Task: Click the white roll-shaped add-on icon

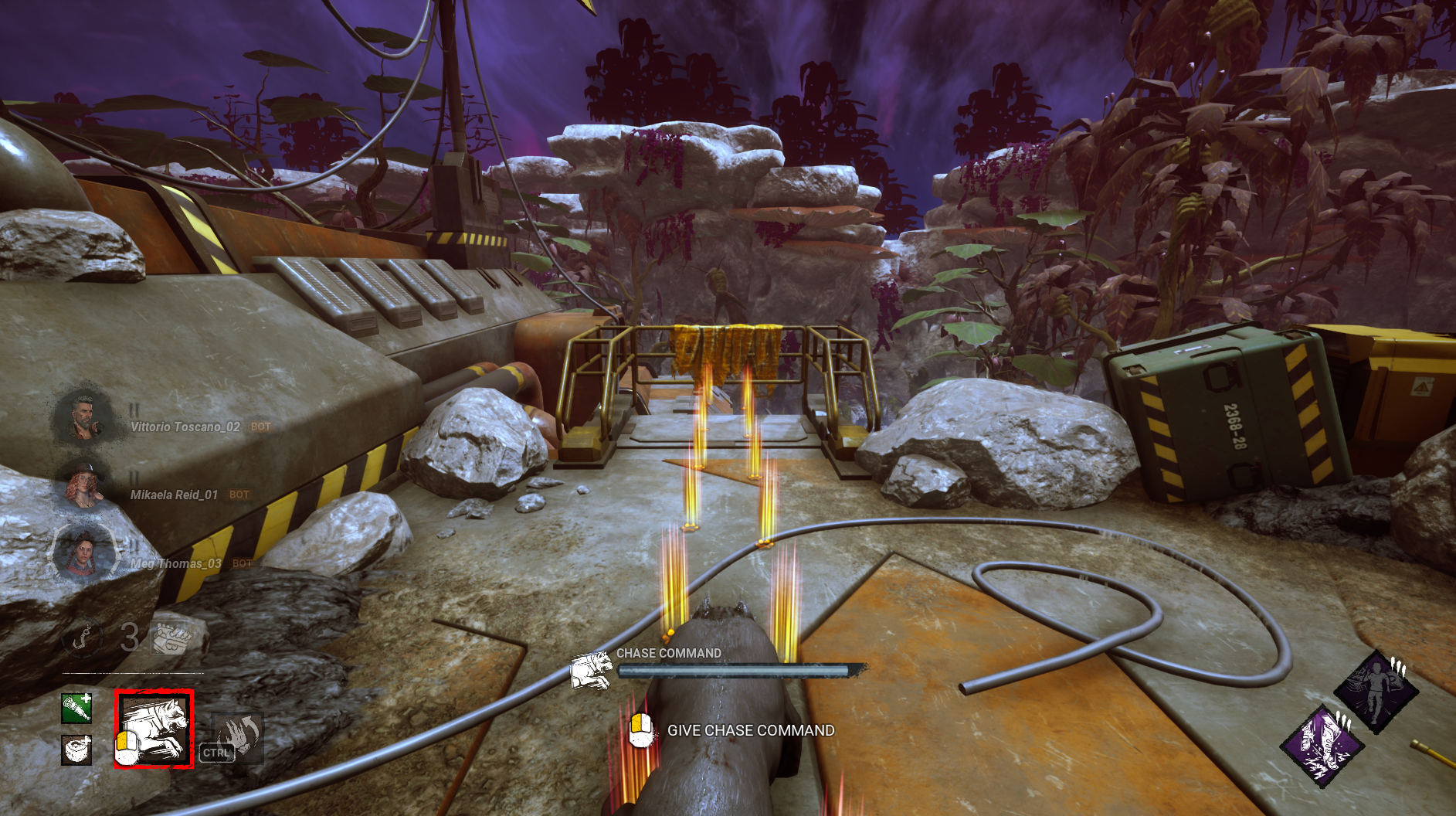Action: pos(76,750)
